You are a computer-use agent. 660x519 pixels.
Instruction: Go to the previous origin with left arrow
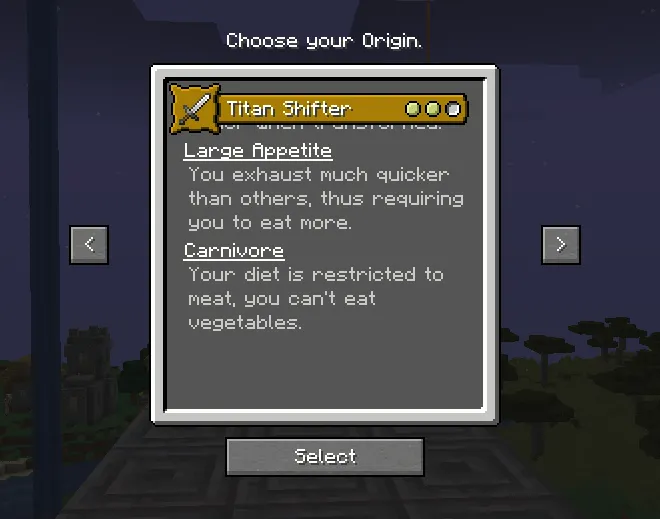89,244
